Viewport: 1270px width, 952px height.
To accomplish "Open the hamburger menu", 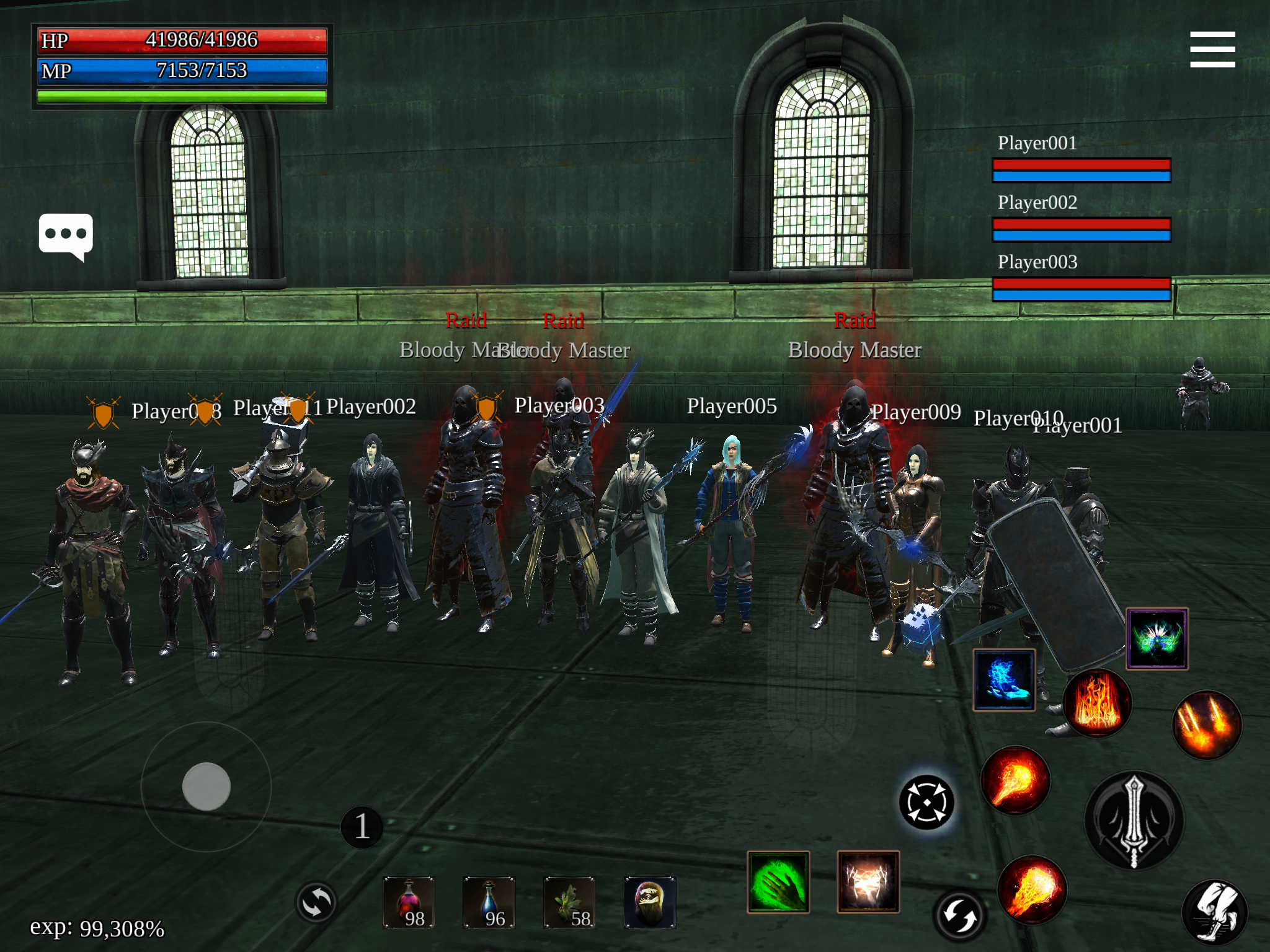I will [x=1213, y=50].
